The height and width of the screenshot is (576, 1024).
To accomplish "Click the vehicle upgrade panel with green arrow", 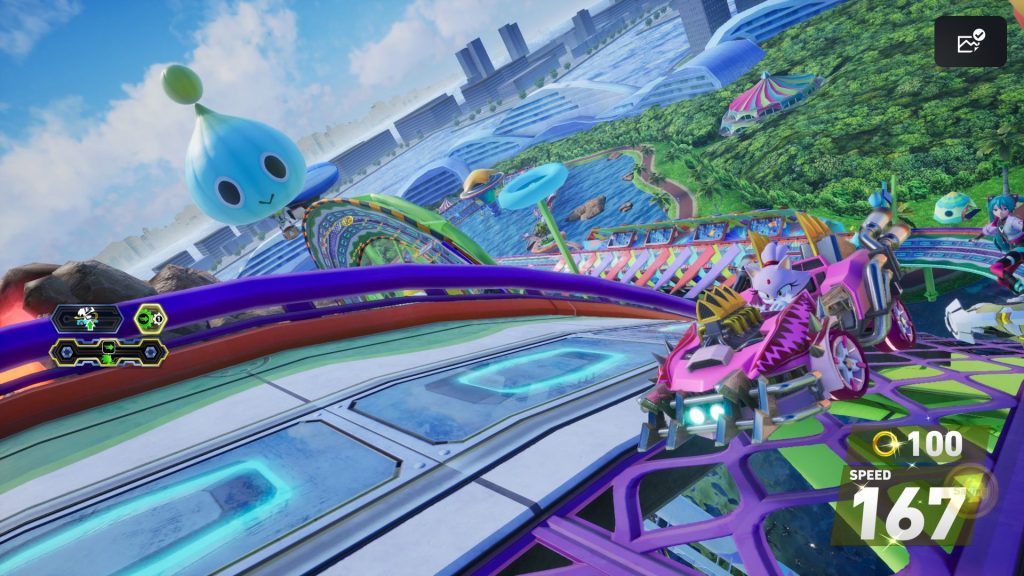I will [88, 319].
